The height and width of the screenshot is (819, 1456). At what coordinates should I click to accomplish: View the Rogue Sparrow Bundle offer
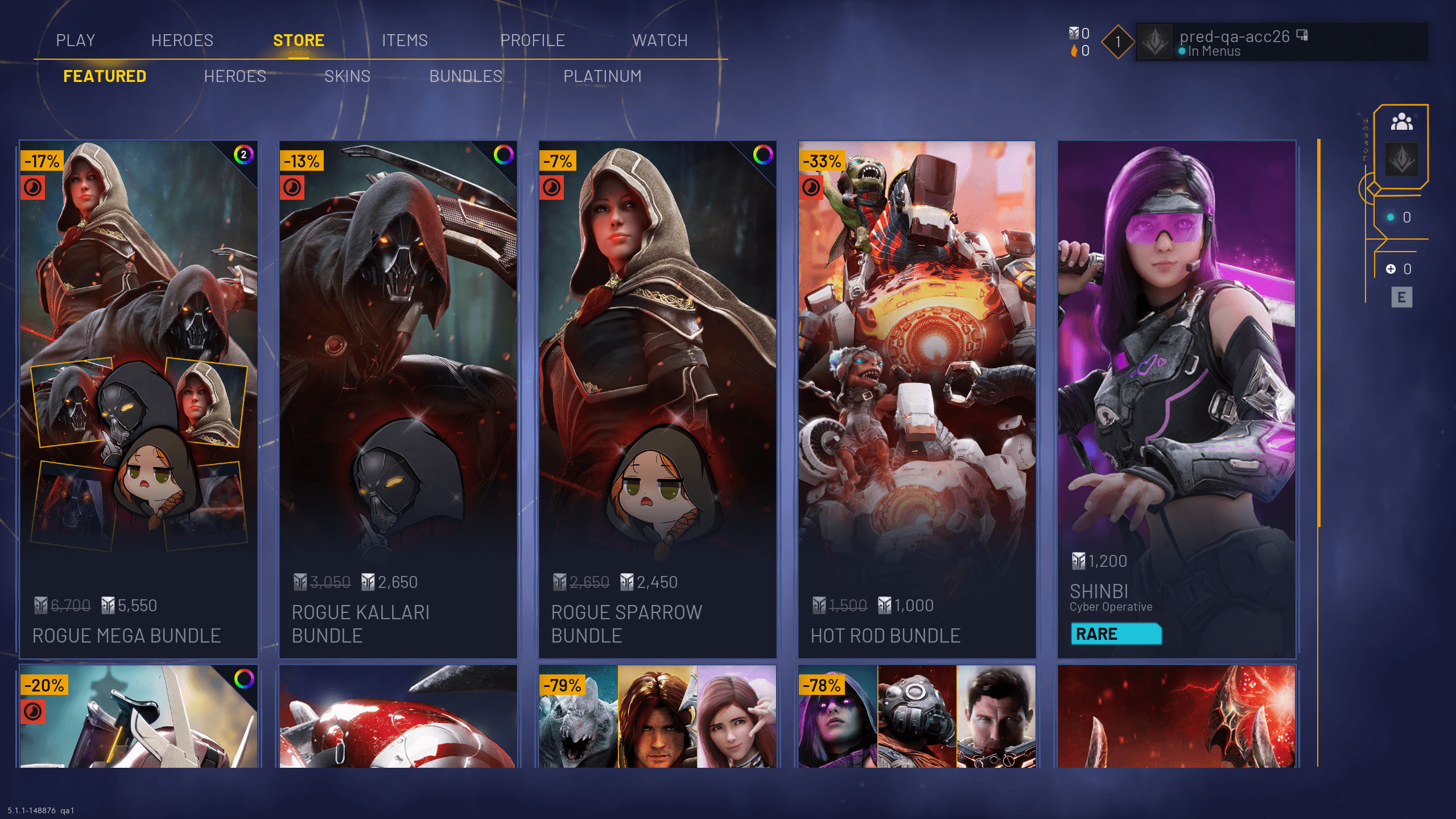(658, 398)
